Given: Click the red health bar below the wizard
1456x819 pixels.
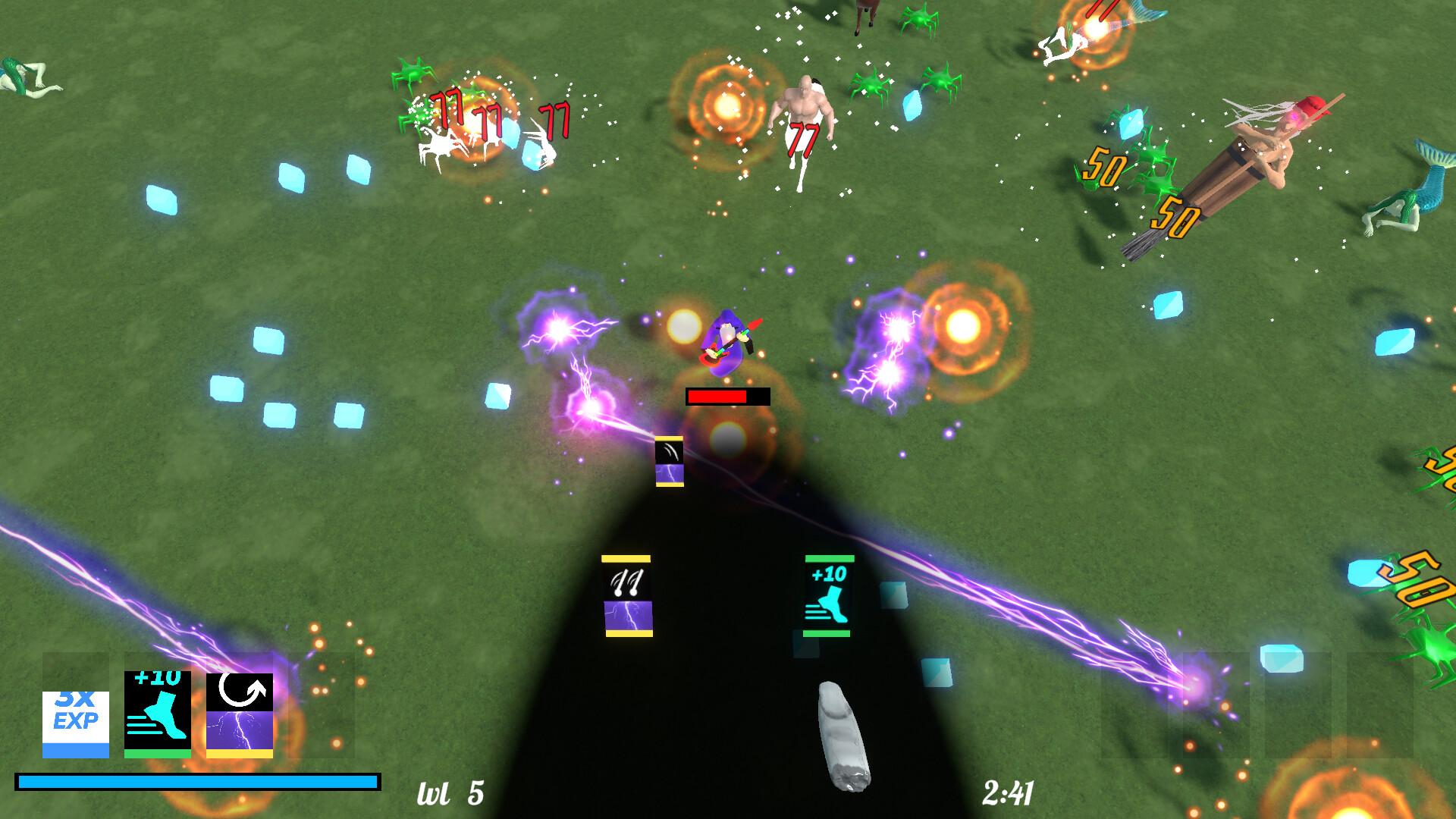Looking at the screenshot, I should 717,396.
